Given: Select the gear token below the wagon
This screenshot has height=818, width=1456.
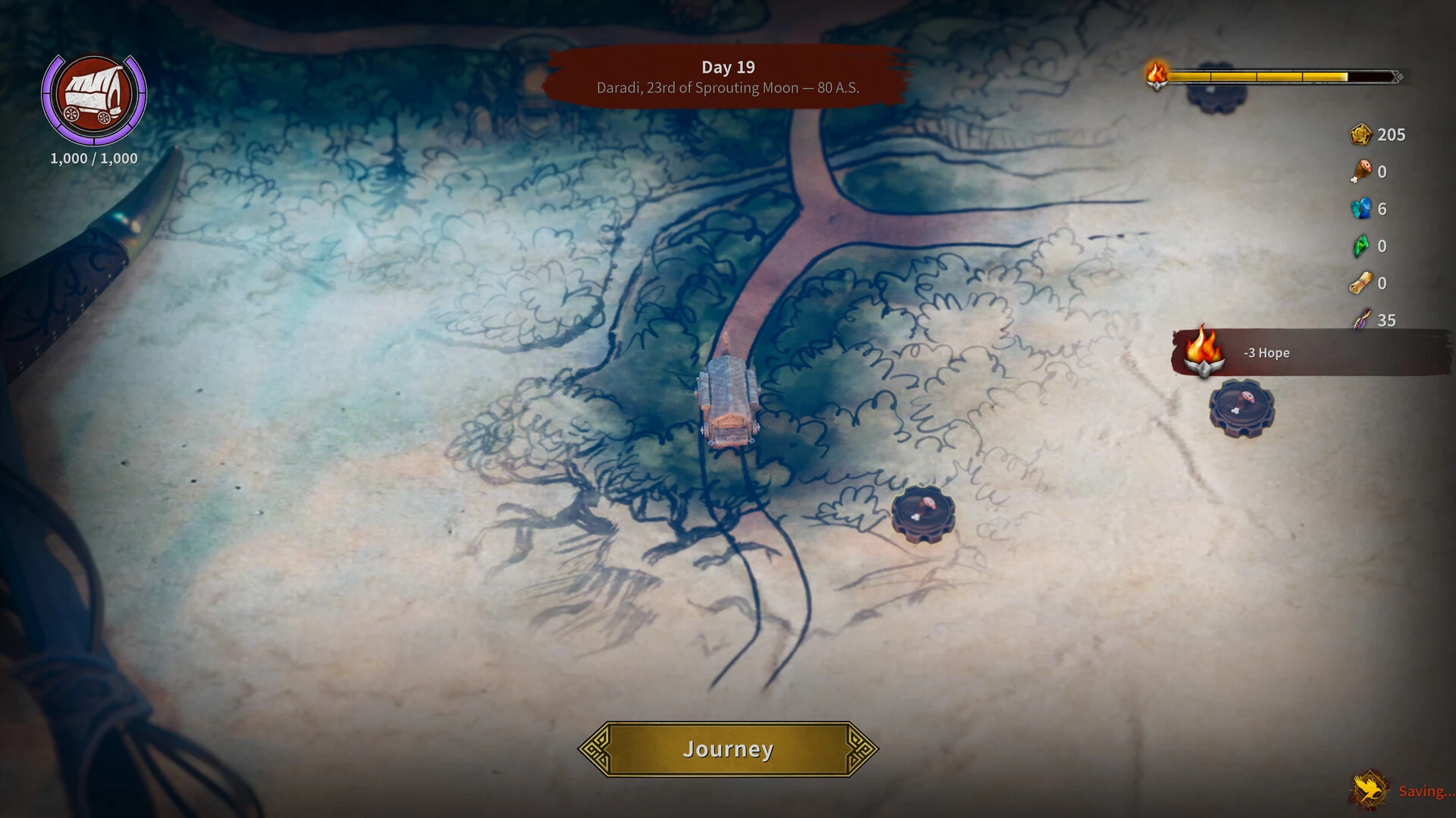Looking at the screenshot, I should 922,514.
